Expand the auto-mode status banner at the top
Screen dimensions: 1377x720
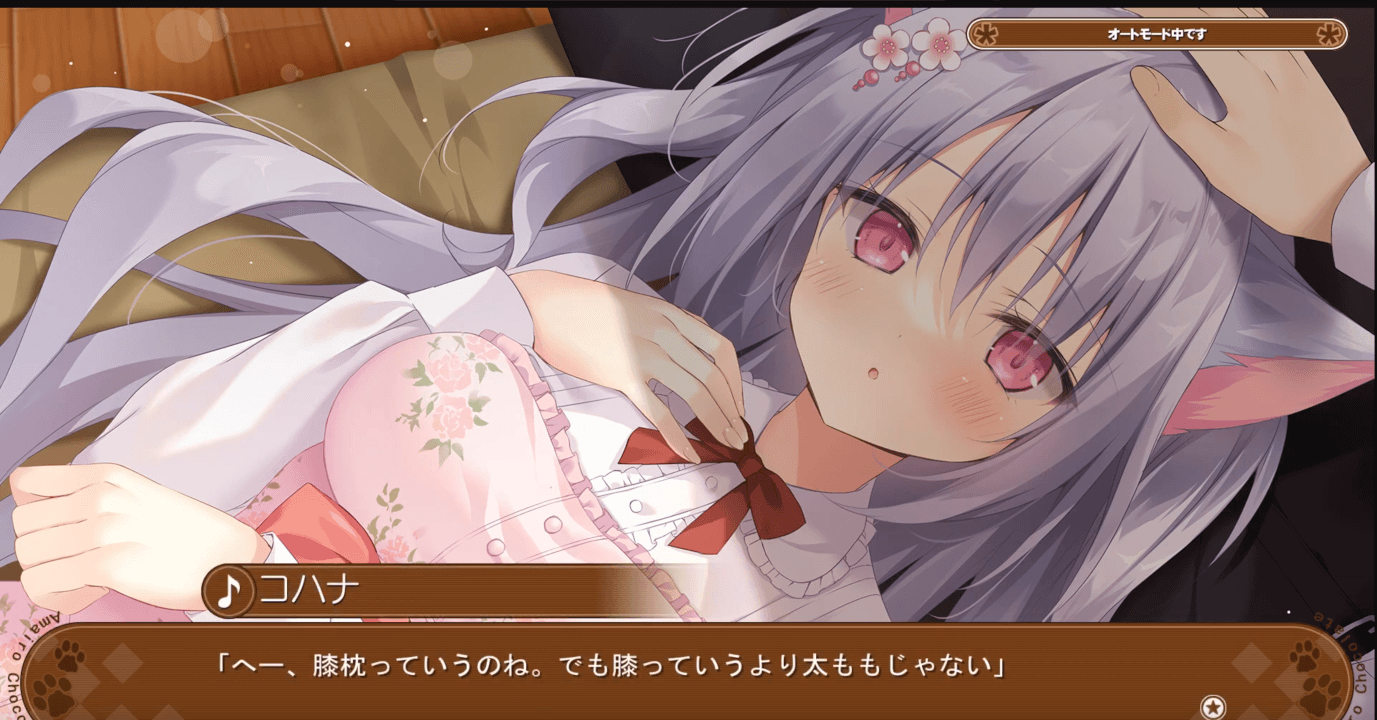click(1155, 33)
